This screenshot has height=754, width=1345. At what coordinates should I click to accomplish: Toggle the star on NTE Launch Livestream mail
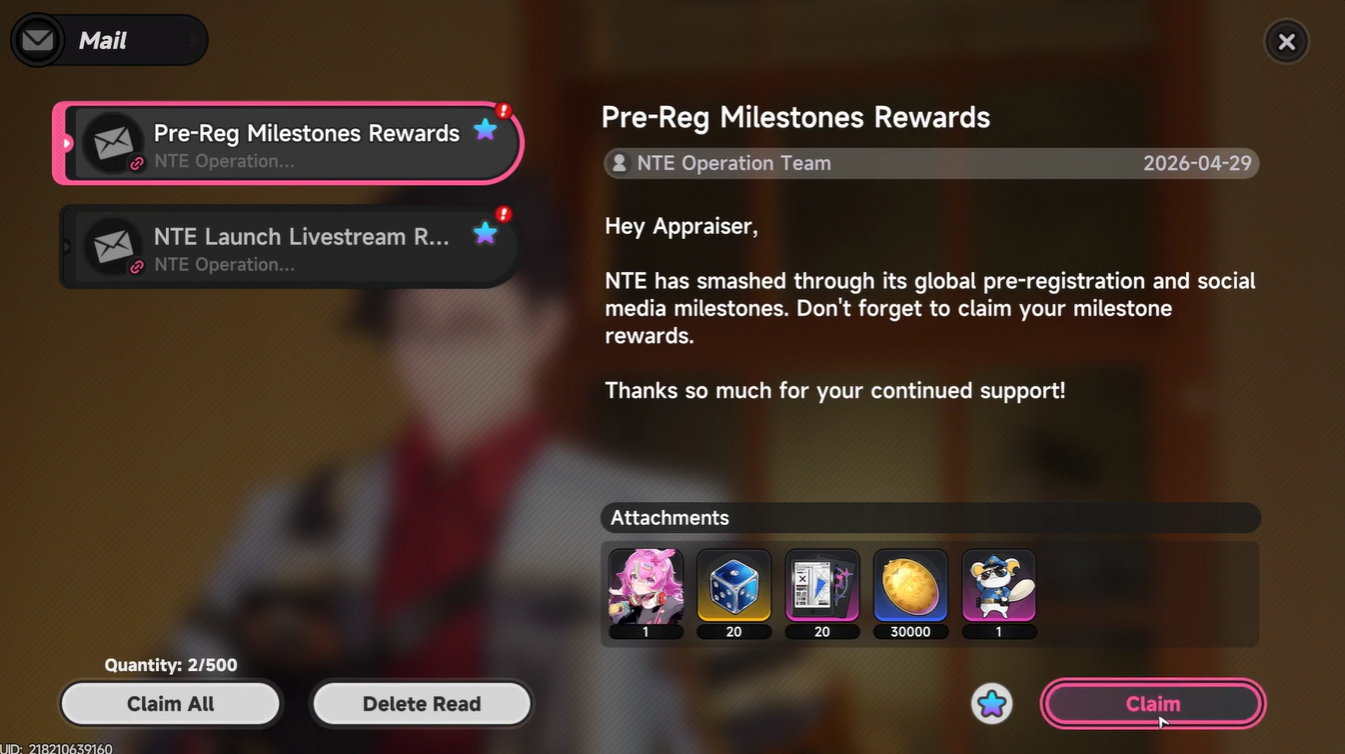coord(485,233)
